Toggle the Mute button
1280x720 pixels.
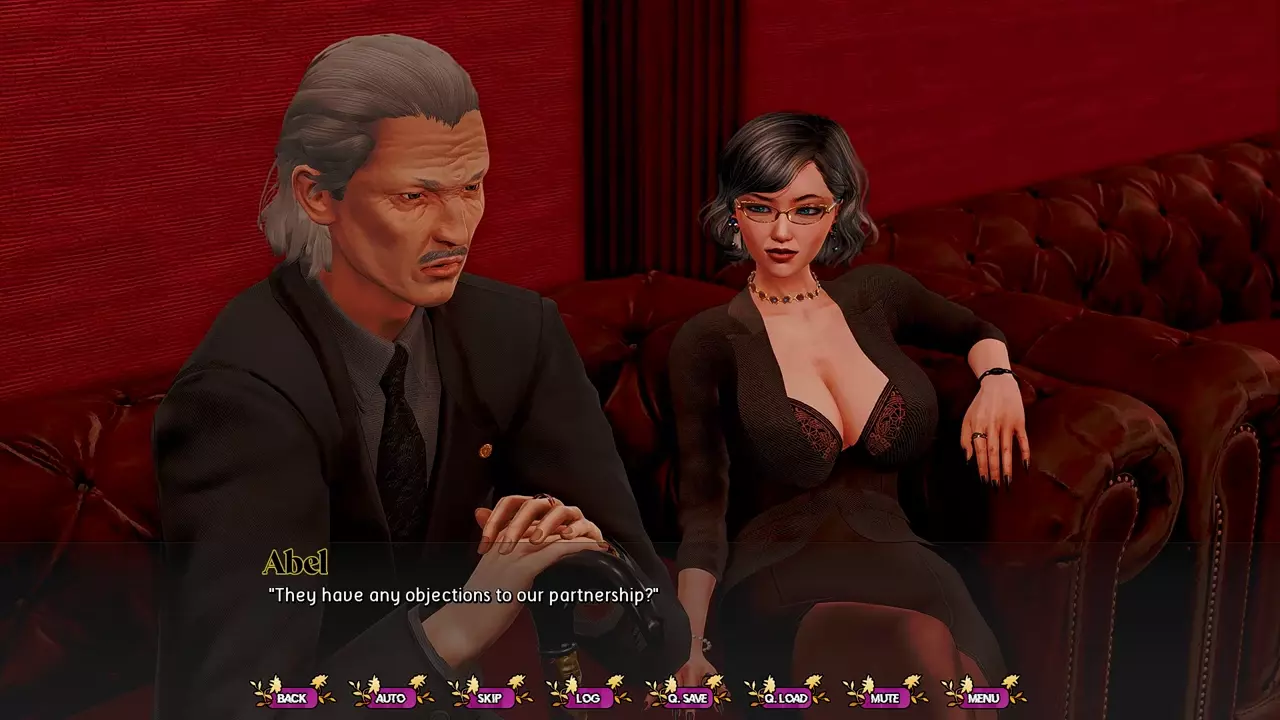[885, 697]
